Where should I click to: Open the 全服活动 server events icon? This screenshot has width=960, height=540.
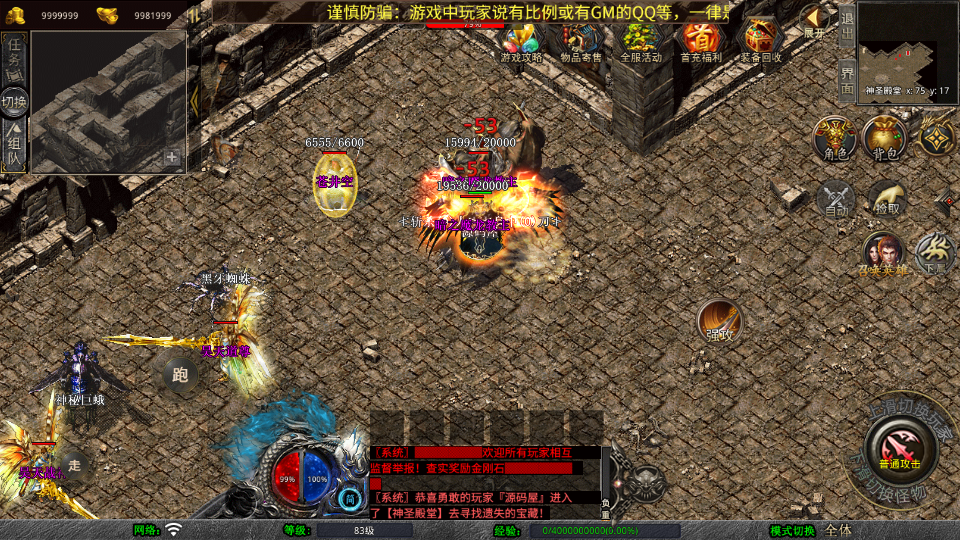pyautogui.click(x=641, y=42)
